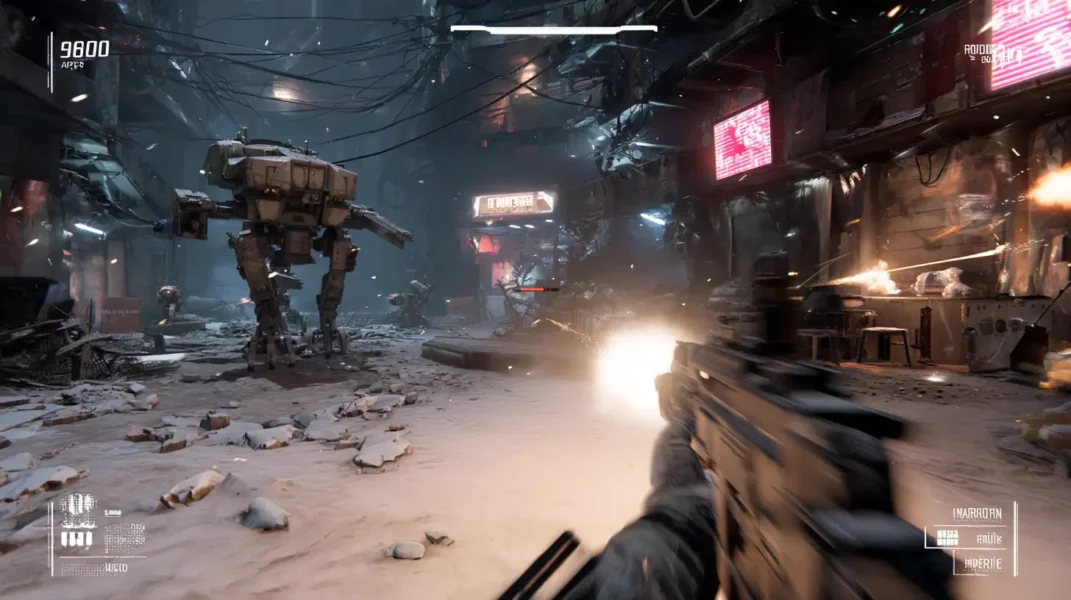Click the compass bar at the top

553,29
